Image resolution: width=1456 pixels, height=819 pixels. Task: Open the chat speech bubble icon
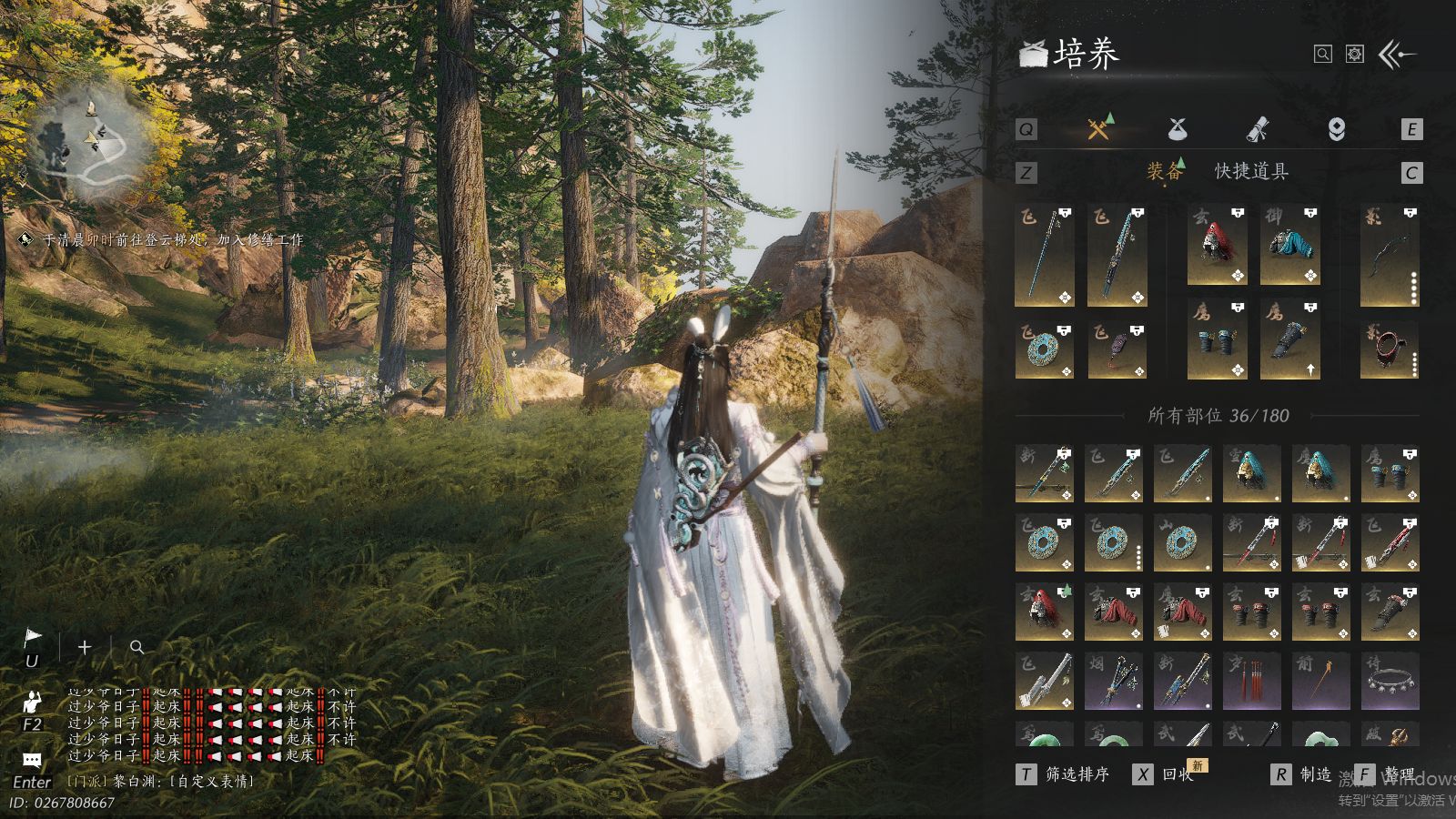(32, 760)
